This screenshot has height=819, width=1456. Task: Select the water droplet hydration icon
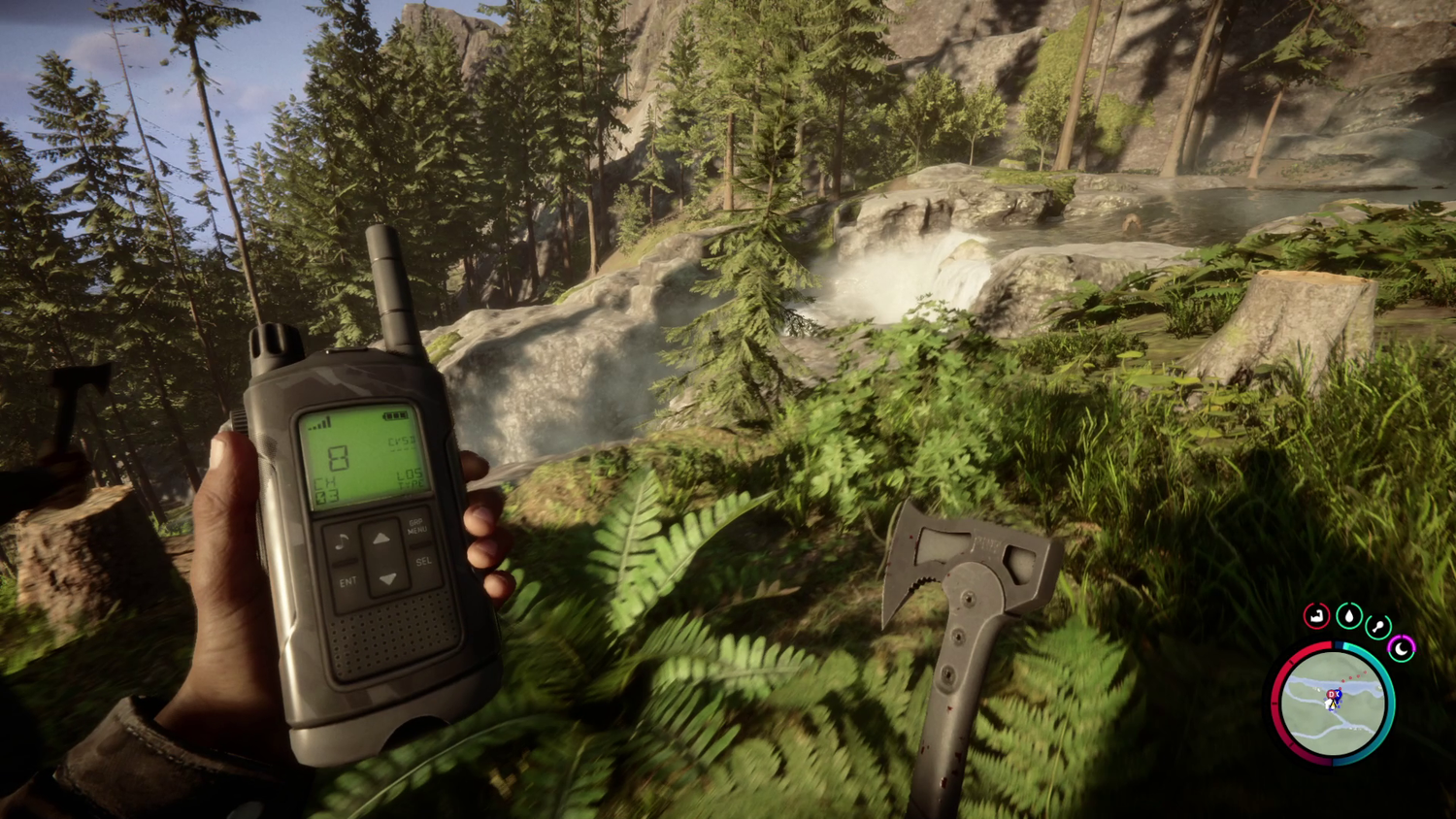click(x=1348, y=615)
